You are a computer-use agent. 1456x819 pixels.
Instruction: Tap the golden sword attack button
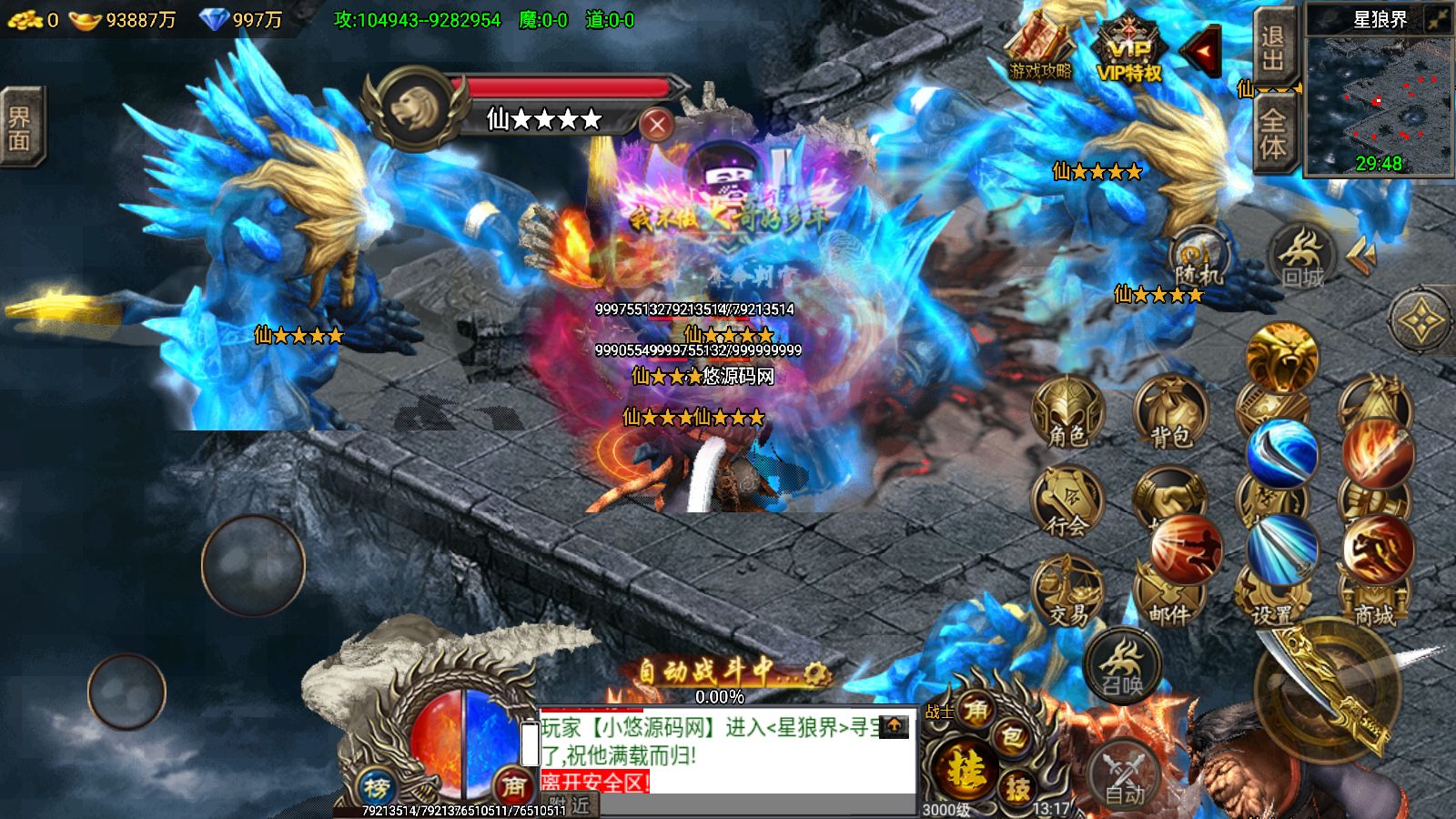click(1329, 692)
